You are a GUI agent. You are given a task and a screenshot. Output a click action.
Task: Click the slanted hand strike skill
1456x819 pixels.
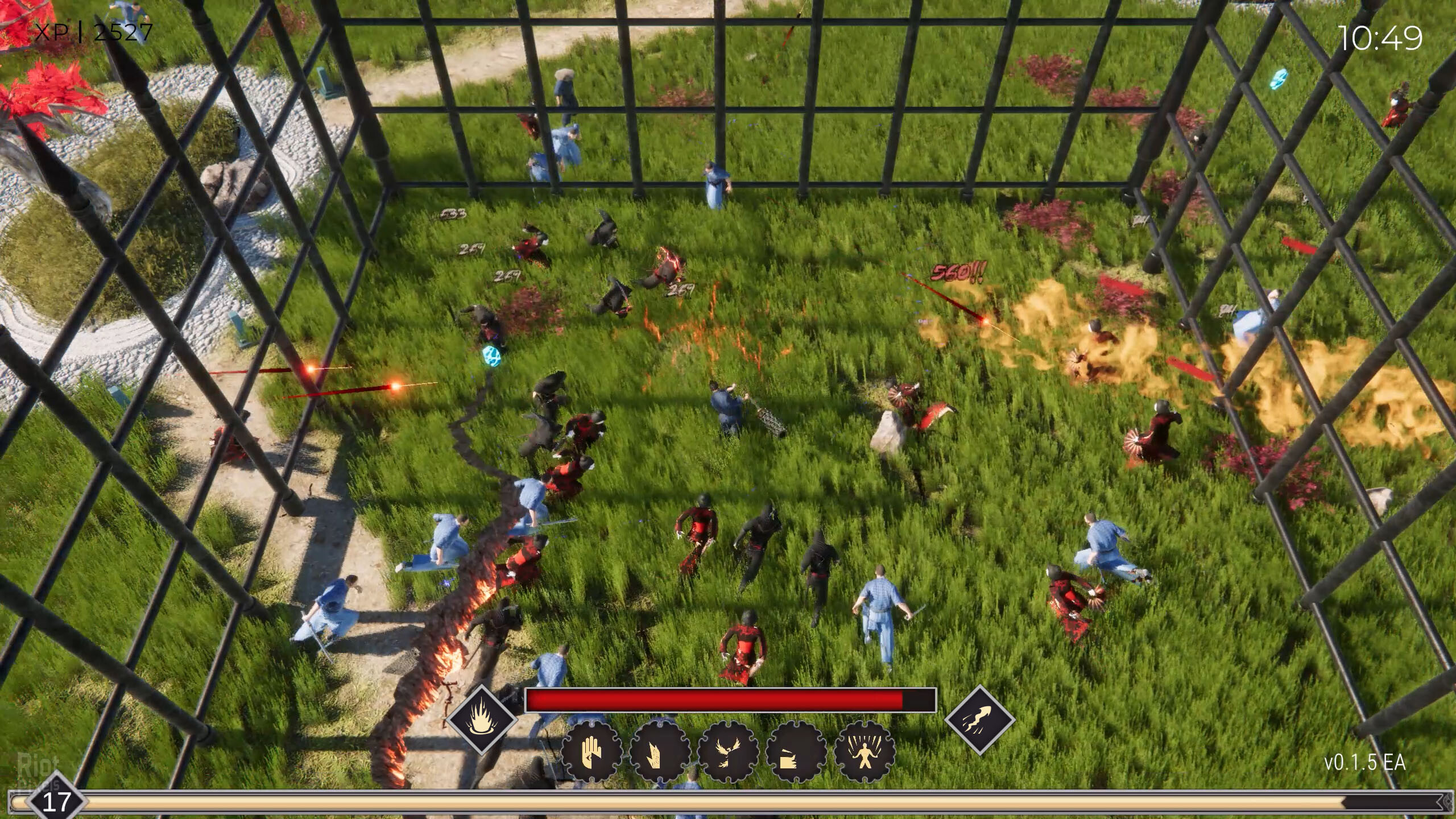click(660, 751)
